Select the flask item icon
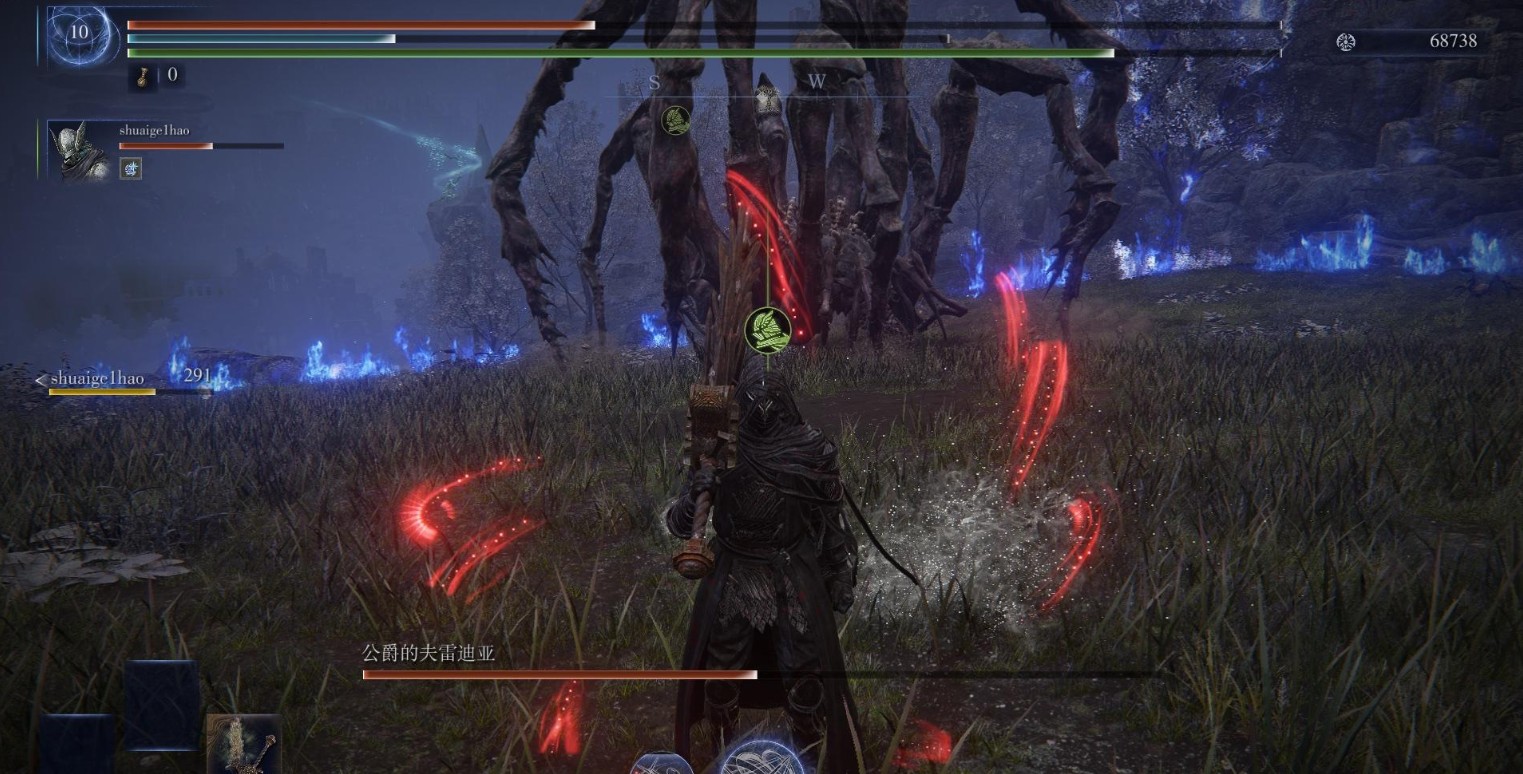The height and width of the screenshot is (774, 1523). (x=143, y=76)
